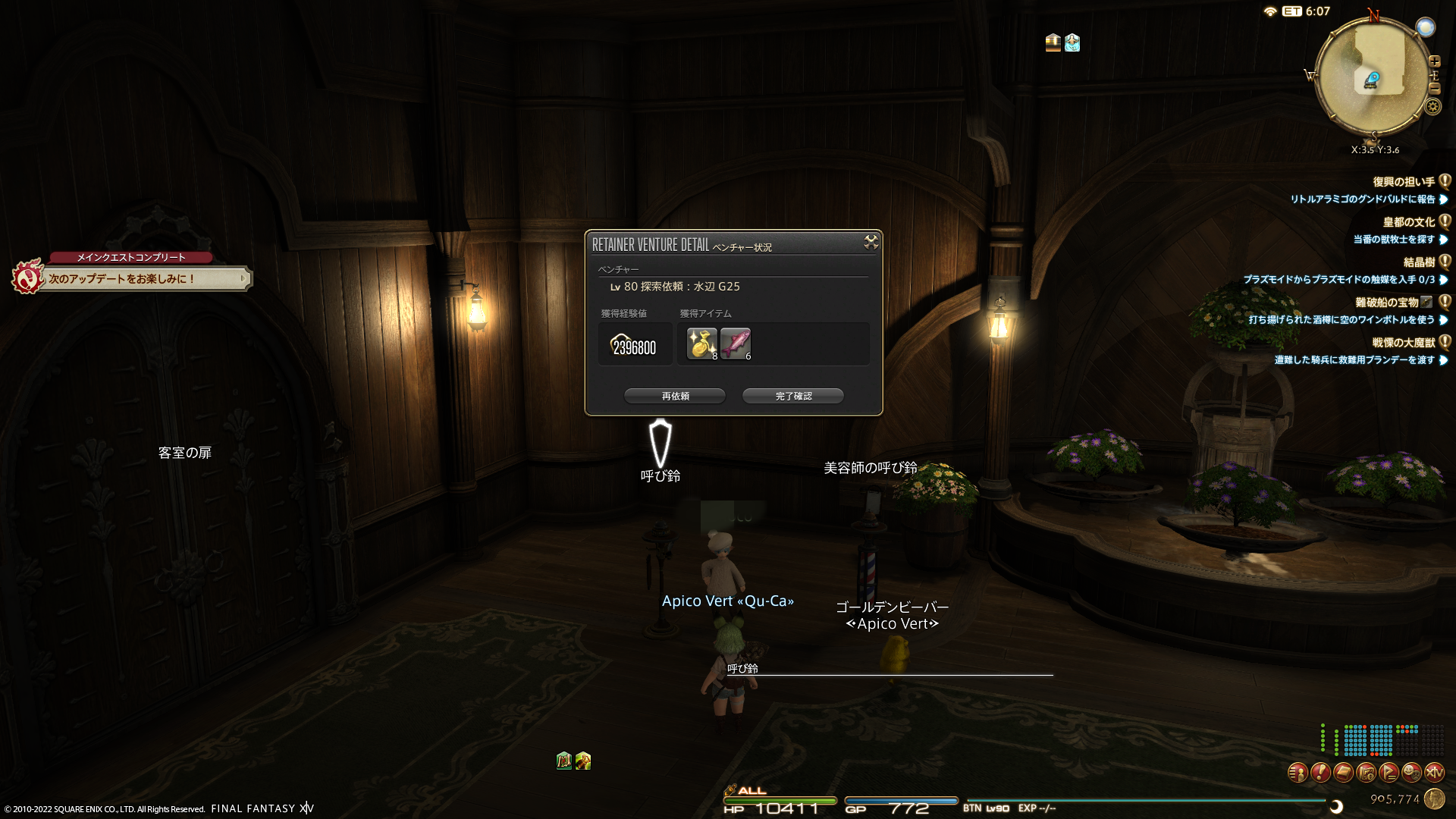Zoom out the minimap with minus button
Viewport: 1456px width, 819px height.
click(1434, 89)
